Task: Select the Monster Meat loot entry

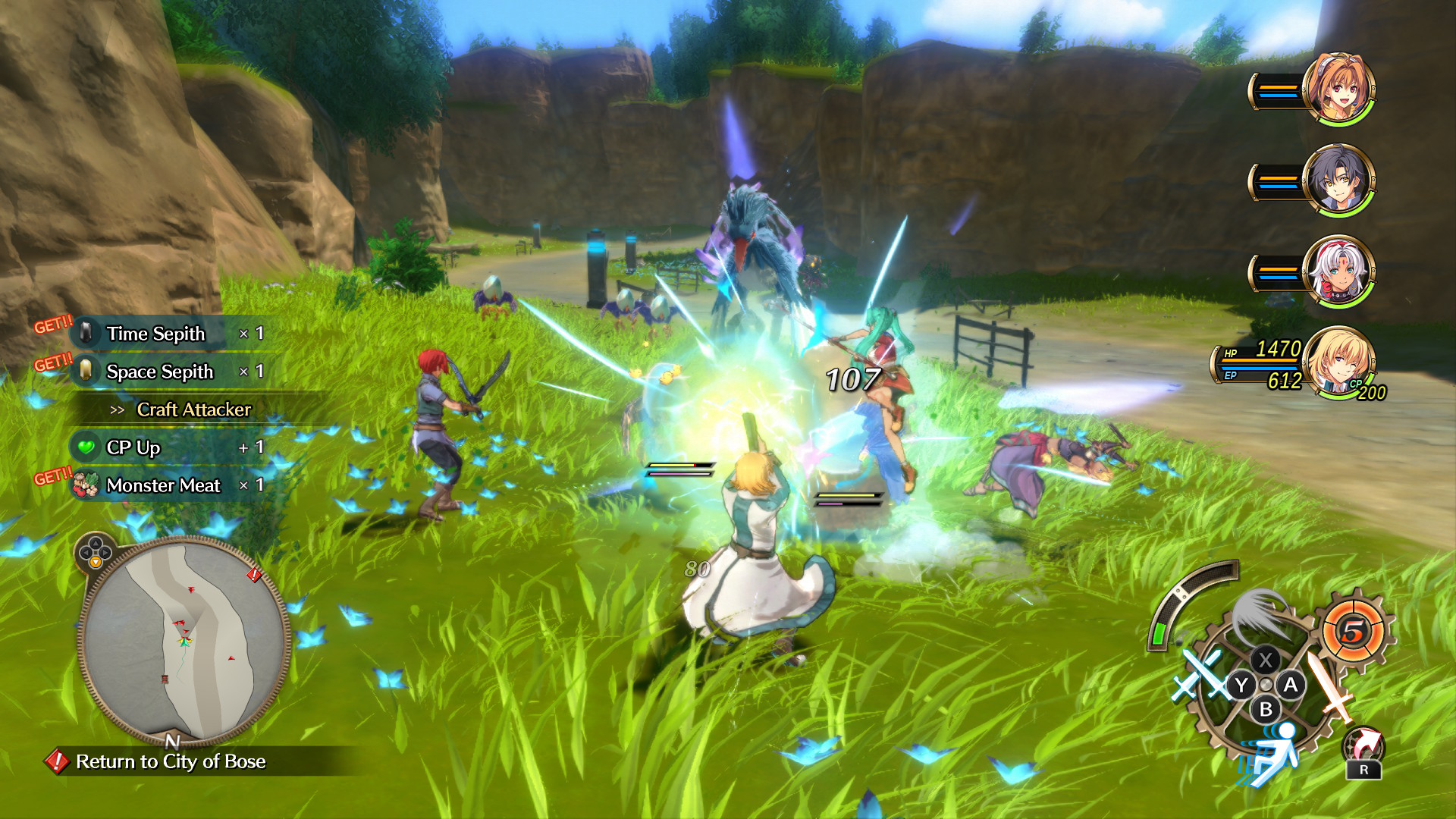Action: [x=163, y=485]
